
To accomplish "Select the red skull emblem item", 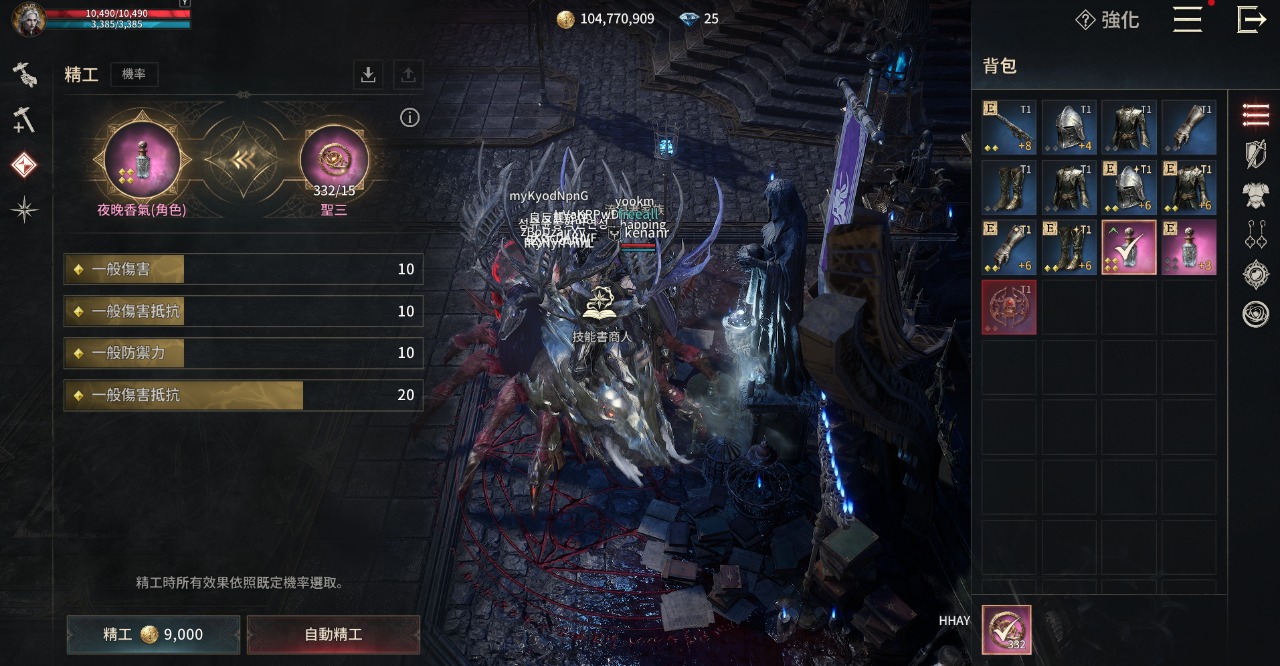I will coord(1008,307).
